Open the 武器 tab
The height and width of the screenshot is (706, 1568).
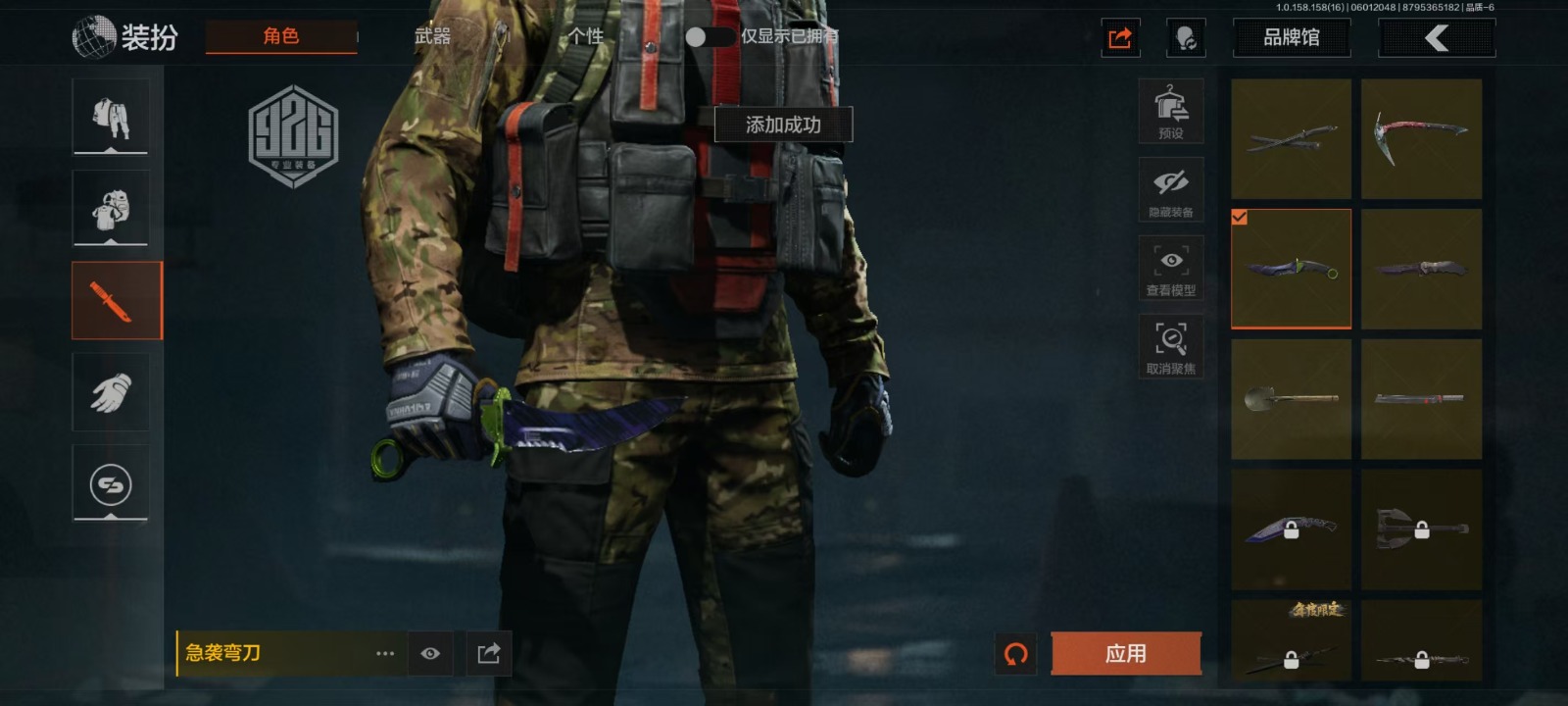[x=432, y=37]
